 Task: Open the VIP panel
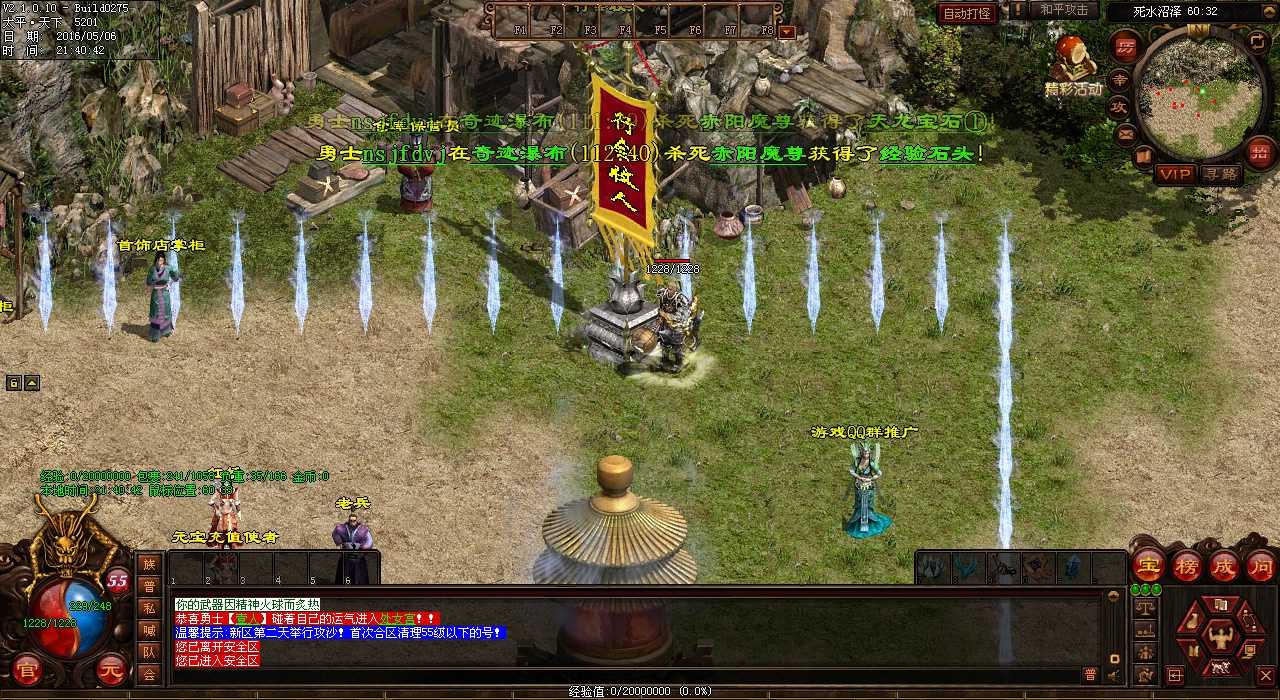[1175, 174]
